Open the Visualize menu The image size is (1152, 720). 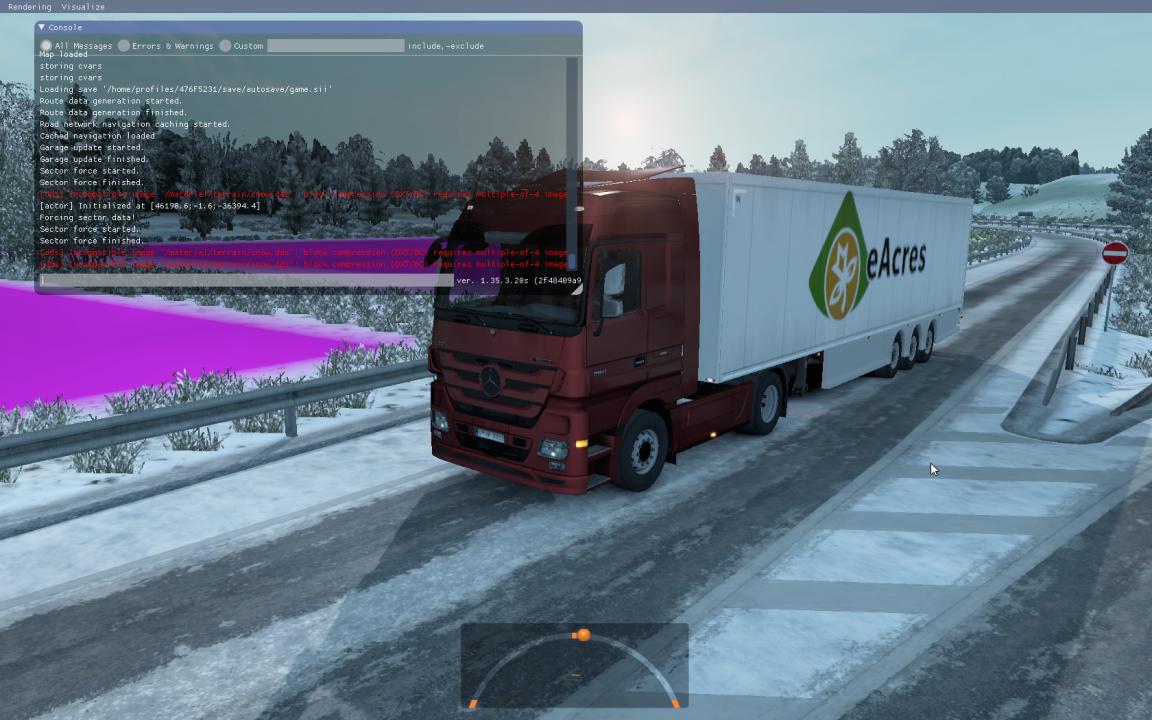(82, 6)
